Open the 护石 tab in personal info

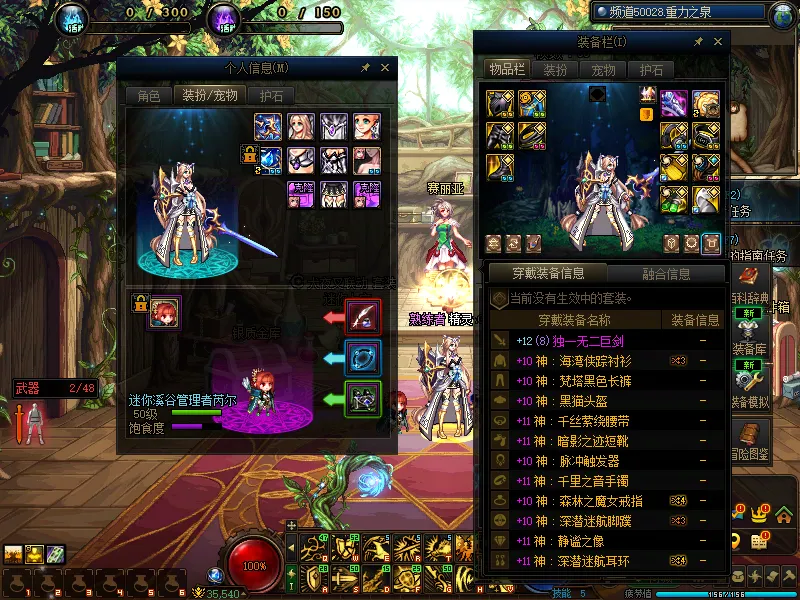coord(270,96)
